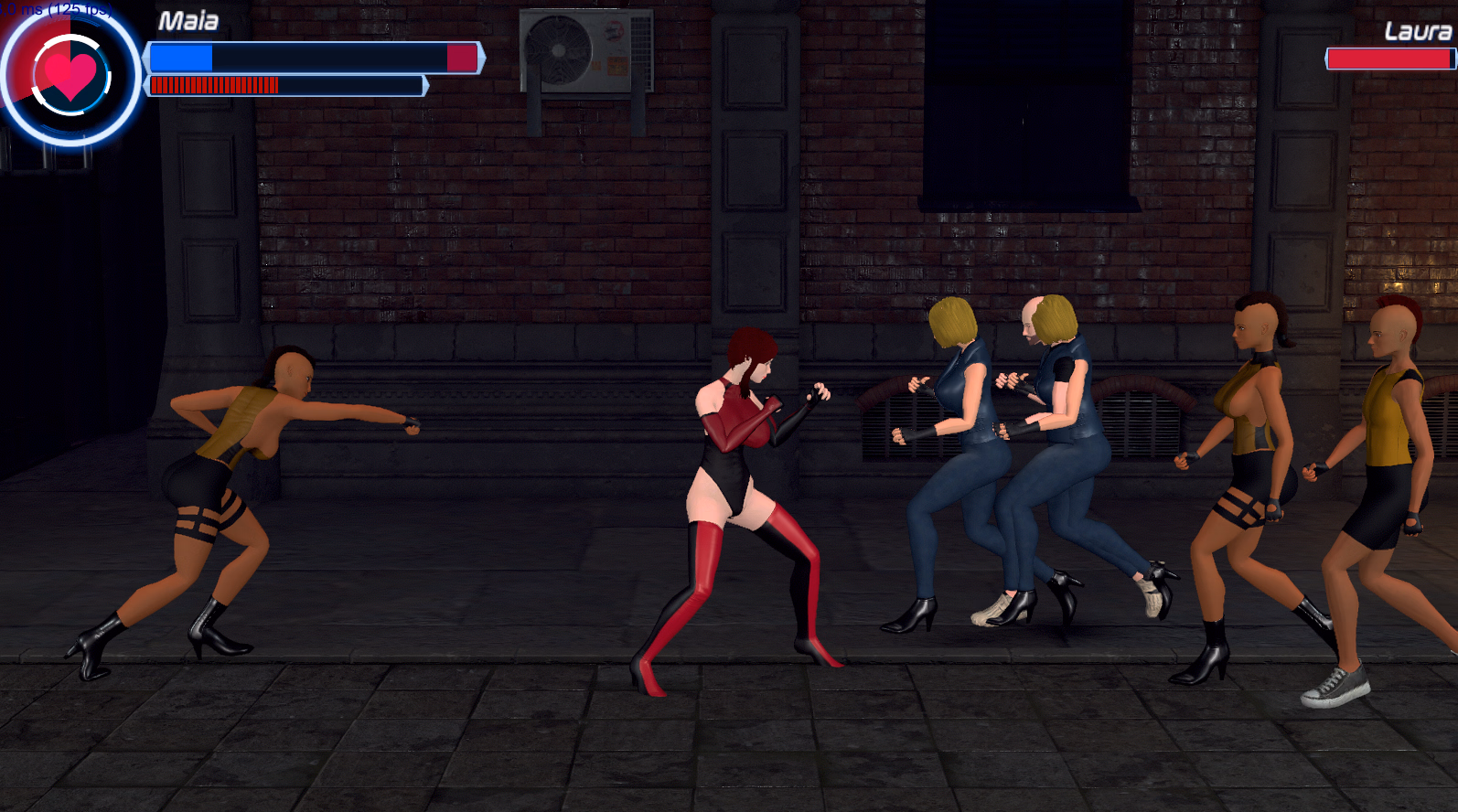
Task: Click the Maia name label
Action: coord(189,20)
